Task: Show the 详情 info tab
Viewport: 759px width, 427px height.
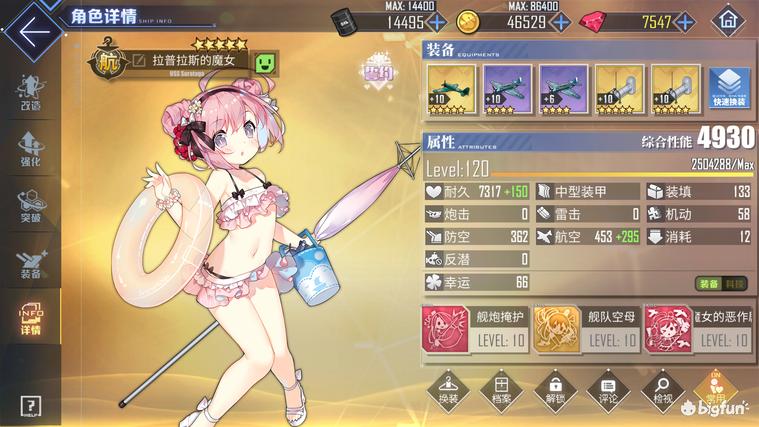Action: [30, 318]
